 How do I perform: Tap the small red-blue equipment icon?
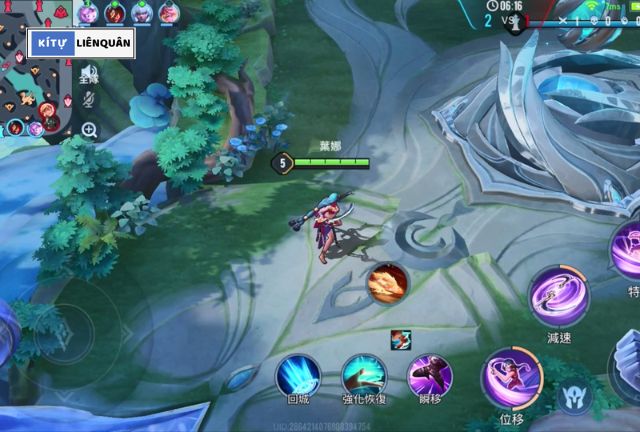[x=401, y=339]
